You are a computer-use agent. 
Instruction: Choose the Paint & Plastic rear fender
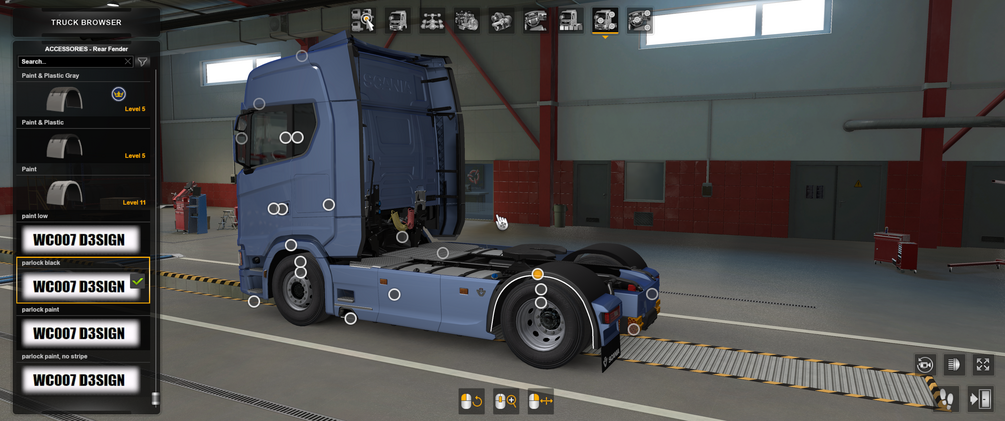83,146
